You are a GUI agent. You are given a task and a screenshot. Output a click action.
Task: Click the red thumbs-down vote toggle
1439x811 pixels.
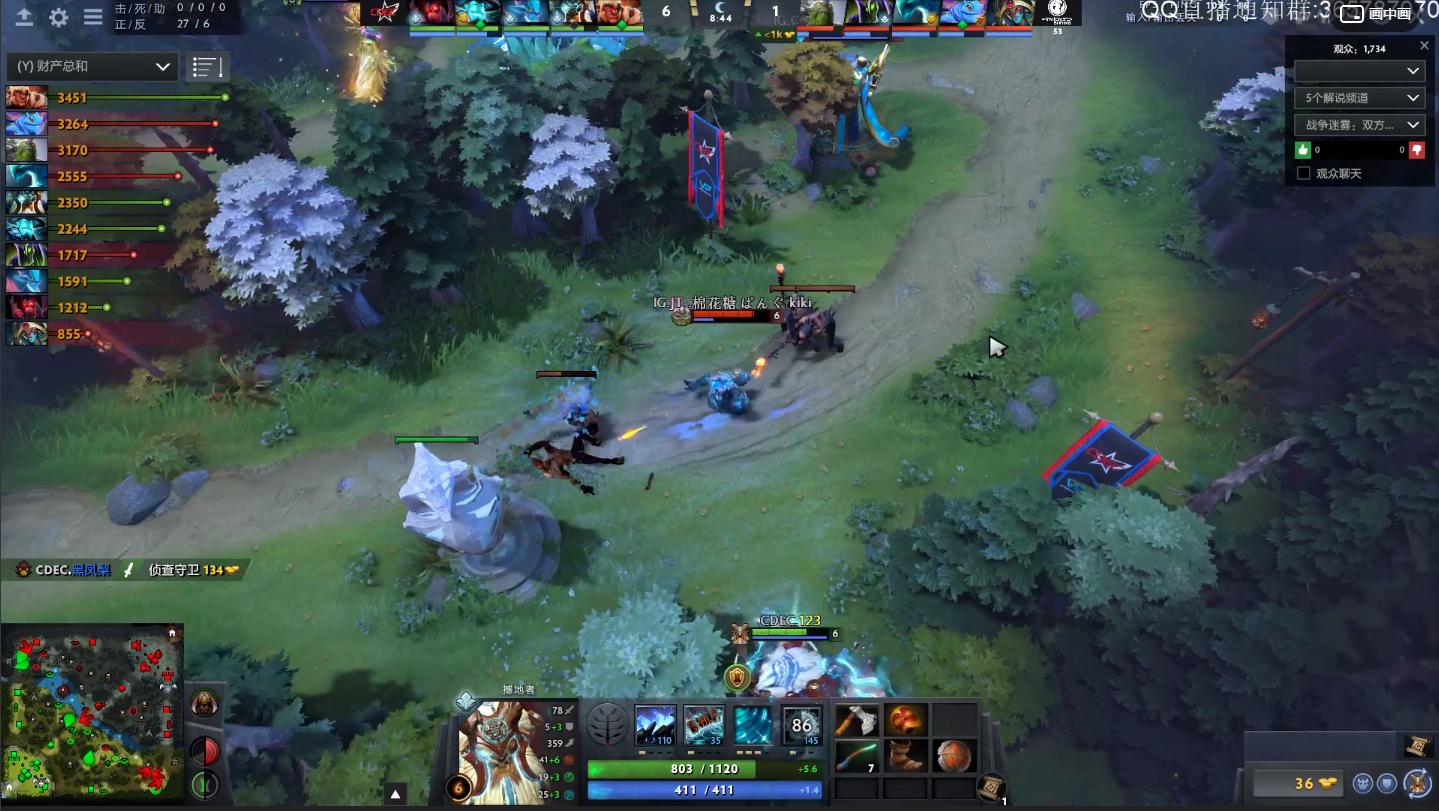tap(1417, 150)
